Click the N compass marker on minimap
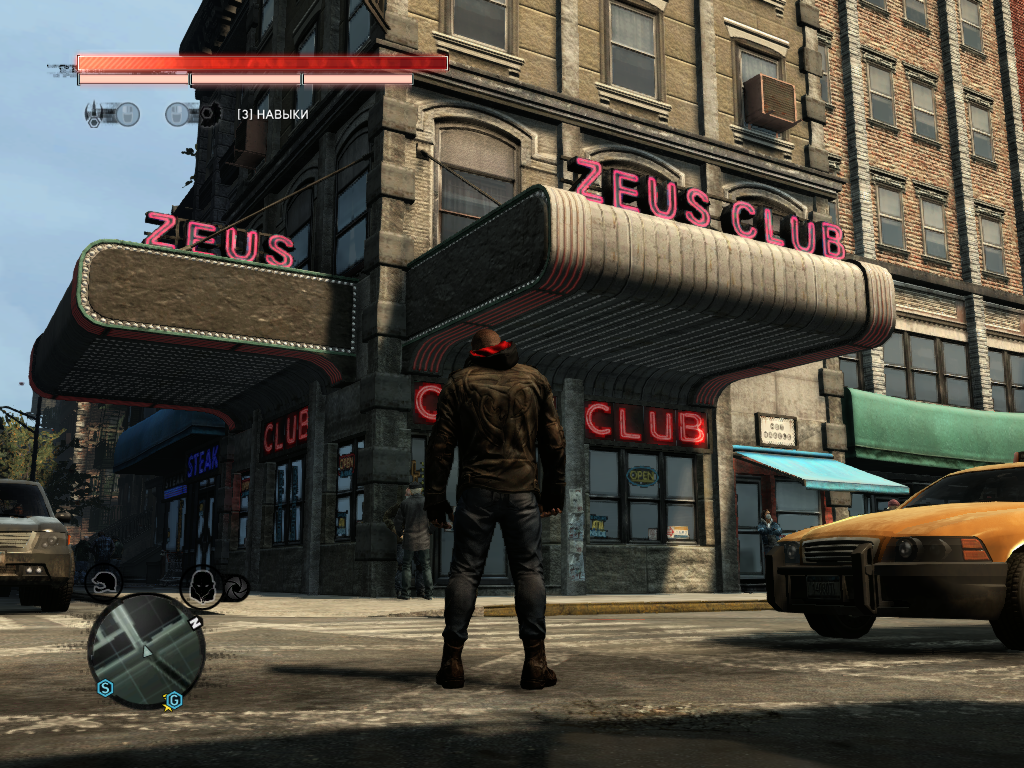Image resolution: width=1024 pixels, height=768 pixels. pos(196,623)
